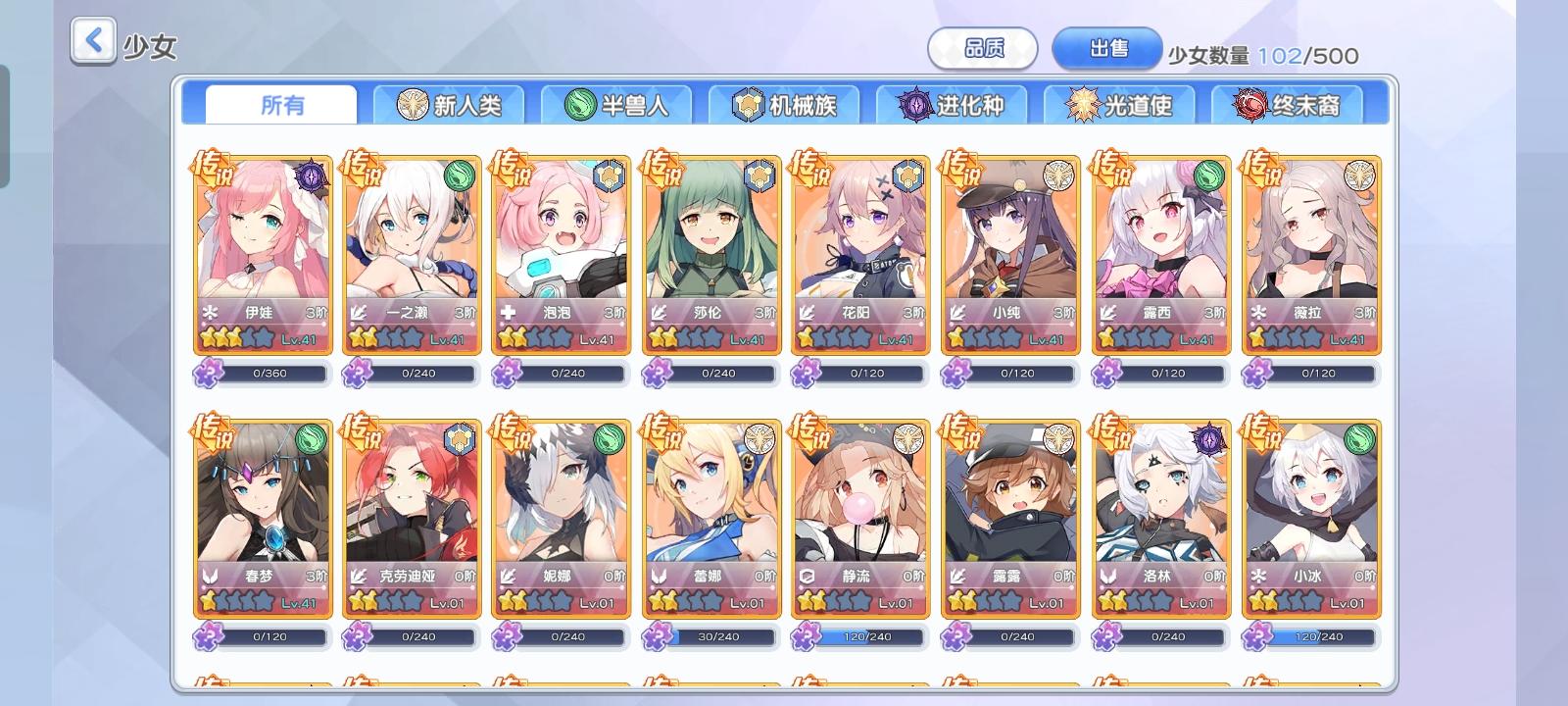Click 蕾娜's 30/240 shard progress bar
This screenshot has height=706, width=1568.
coord(721,636)
